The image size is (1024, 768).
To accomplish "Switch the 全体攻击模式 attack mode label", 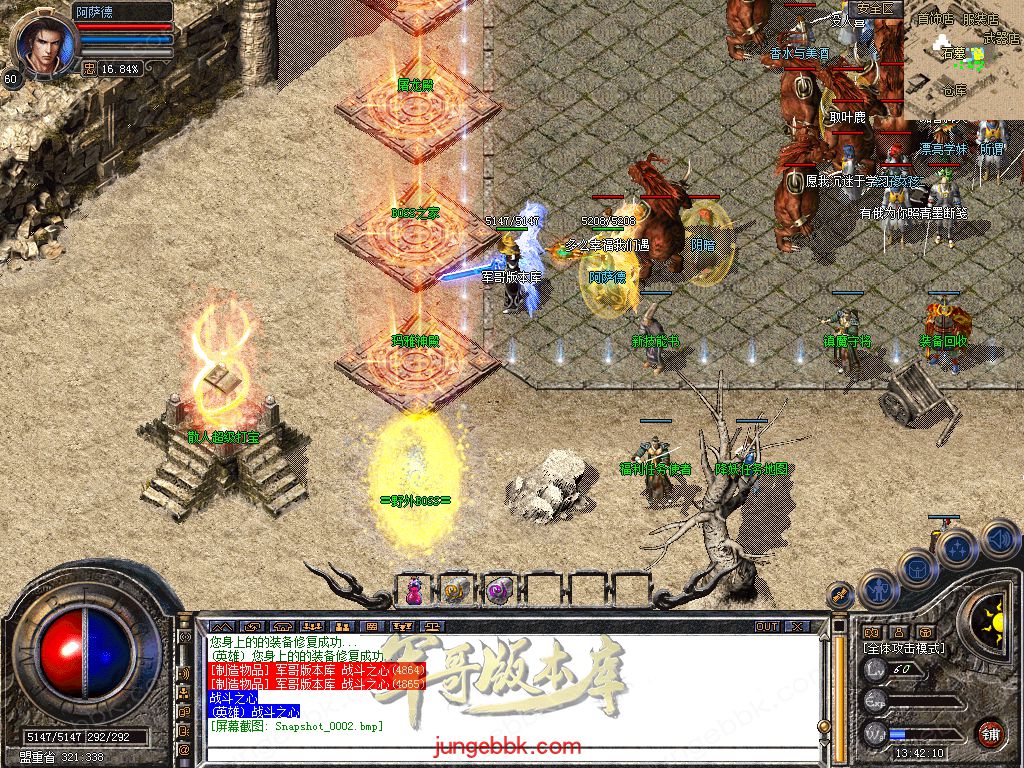I will (904, 648).
